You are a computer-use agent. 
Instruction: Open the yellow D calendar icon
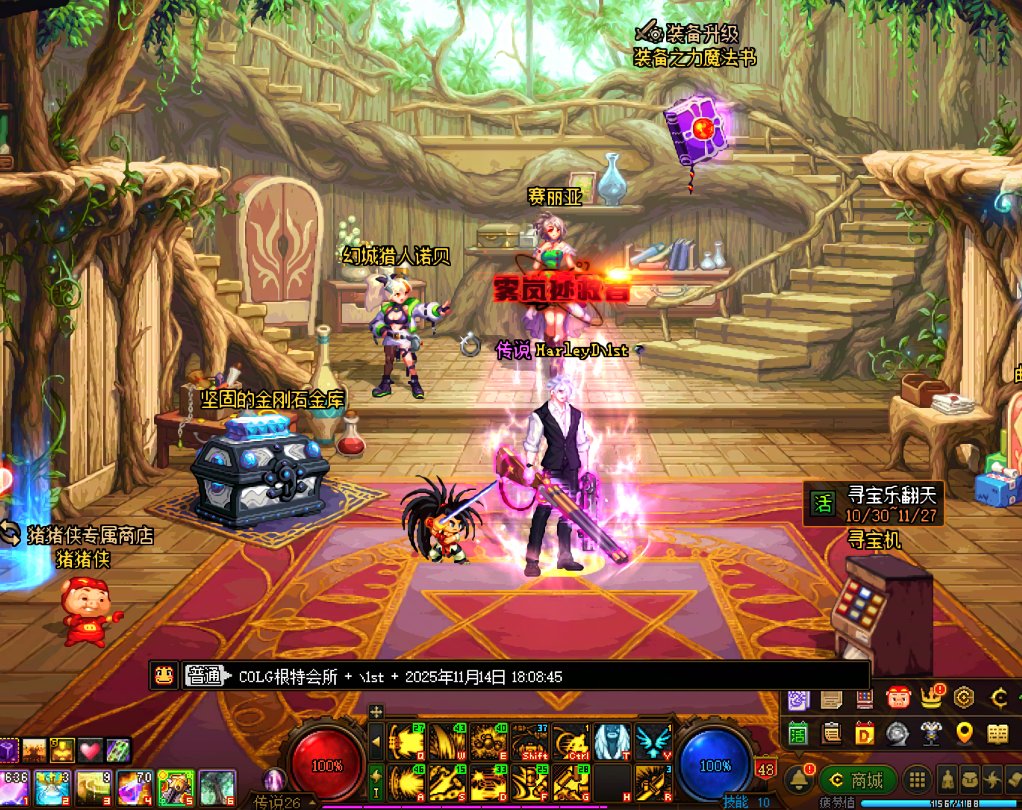coord(864,734)
